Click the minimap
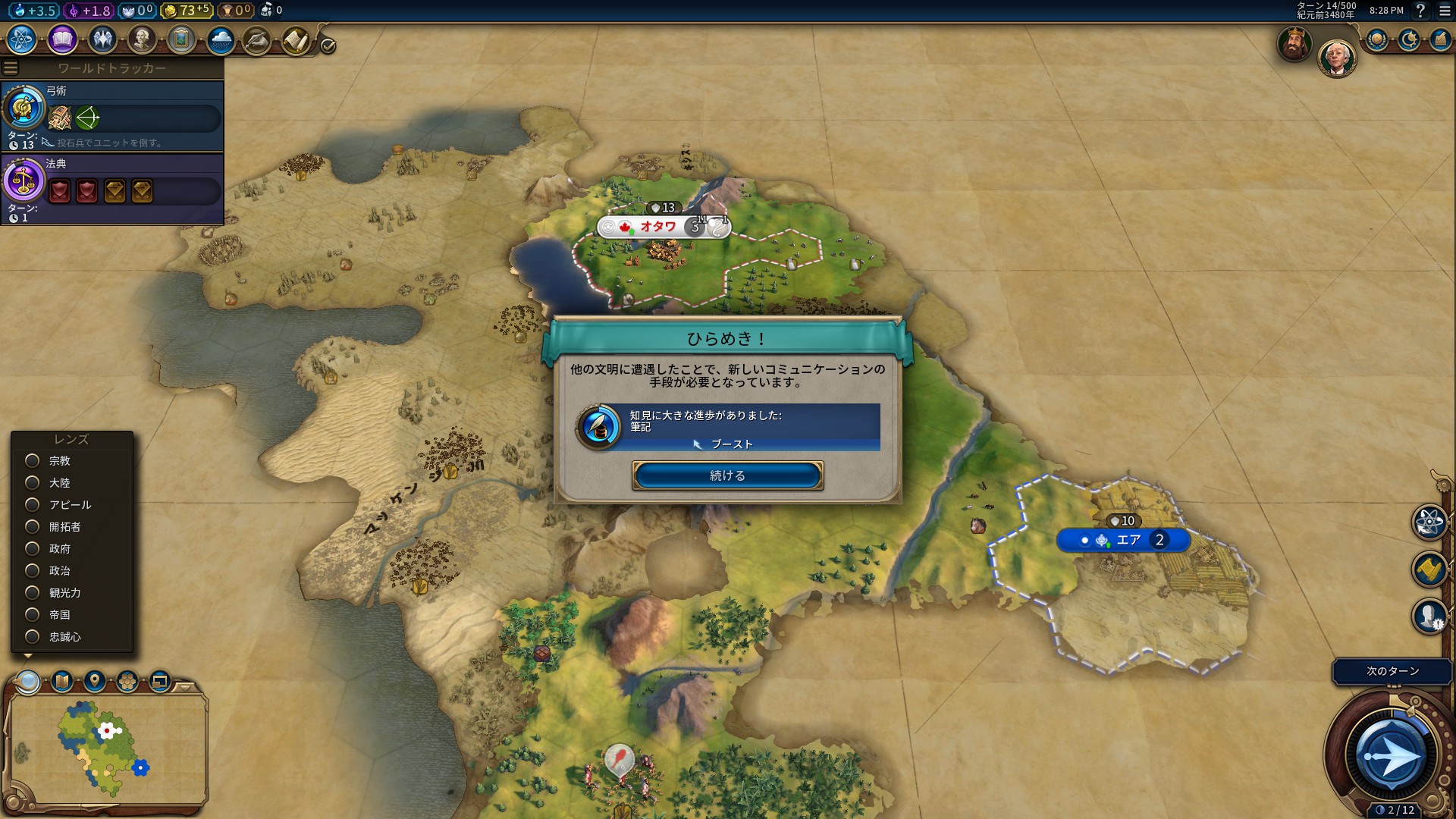Screen dimensions: 1456x819 106,748
